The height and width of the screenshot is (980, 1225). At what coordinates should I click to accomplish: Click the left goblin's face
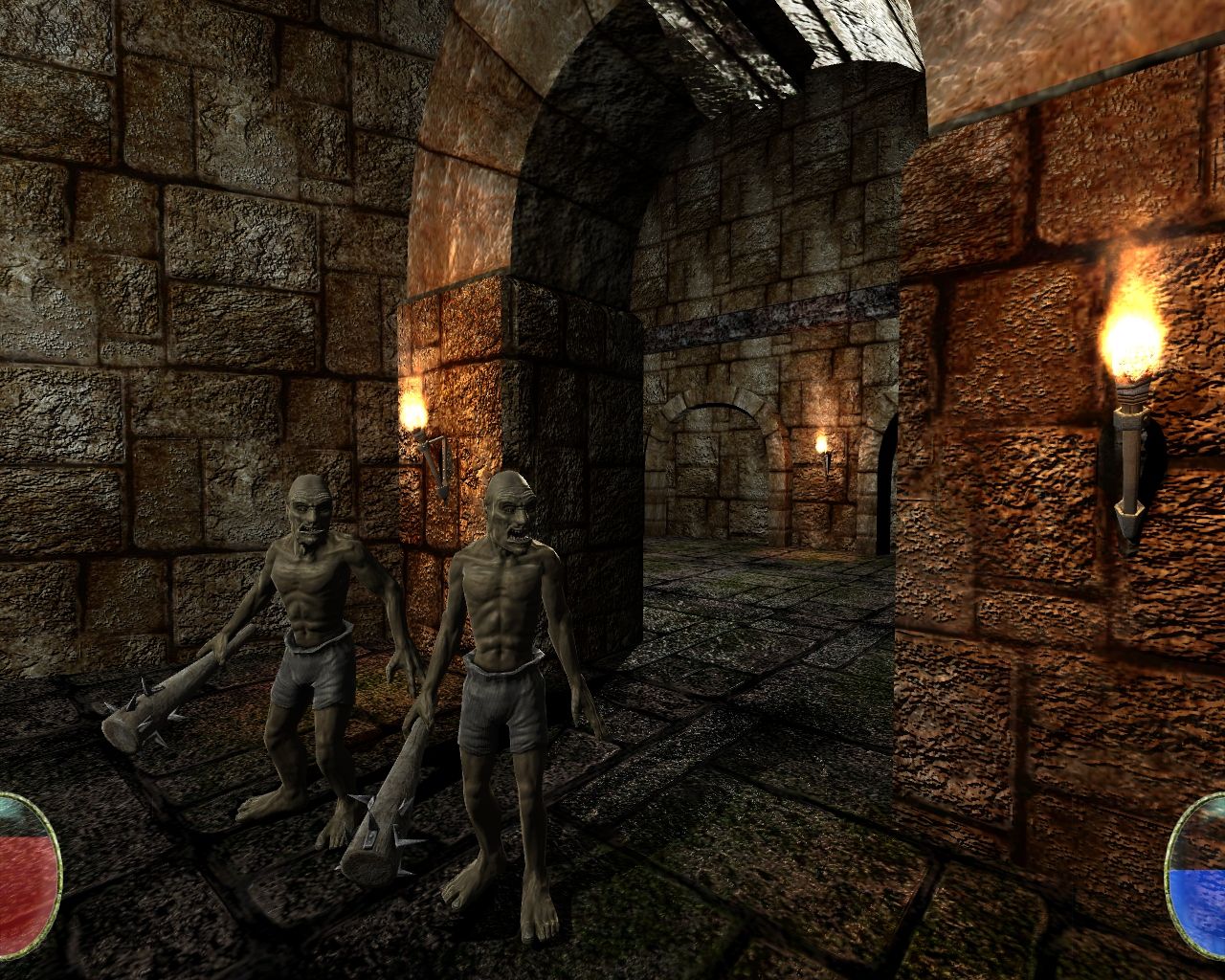[306, 512]
